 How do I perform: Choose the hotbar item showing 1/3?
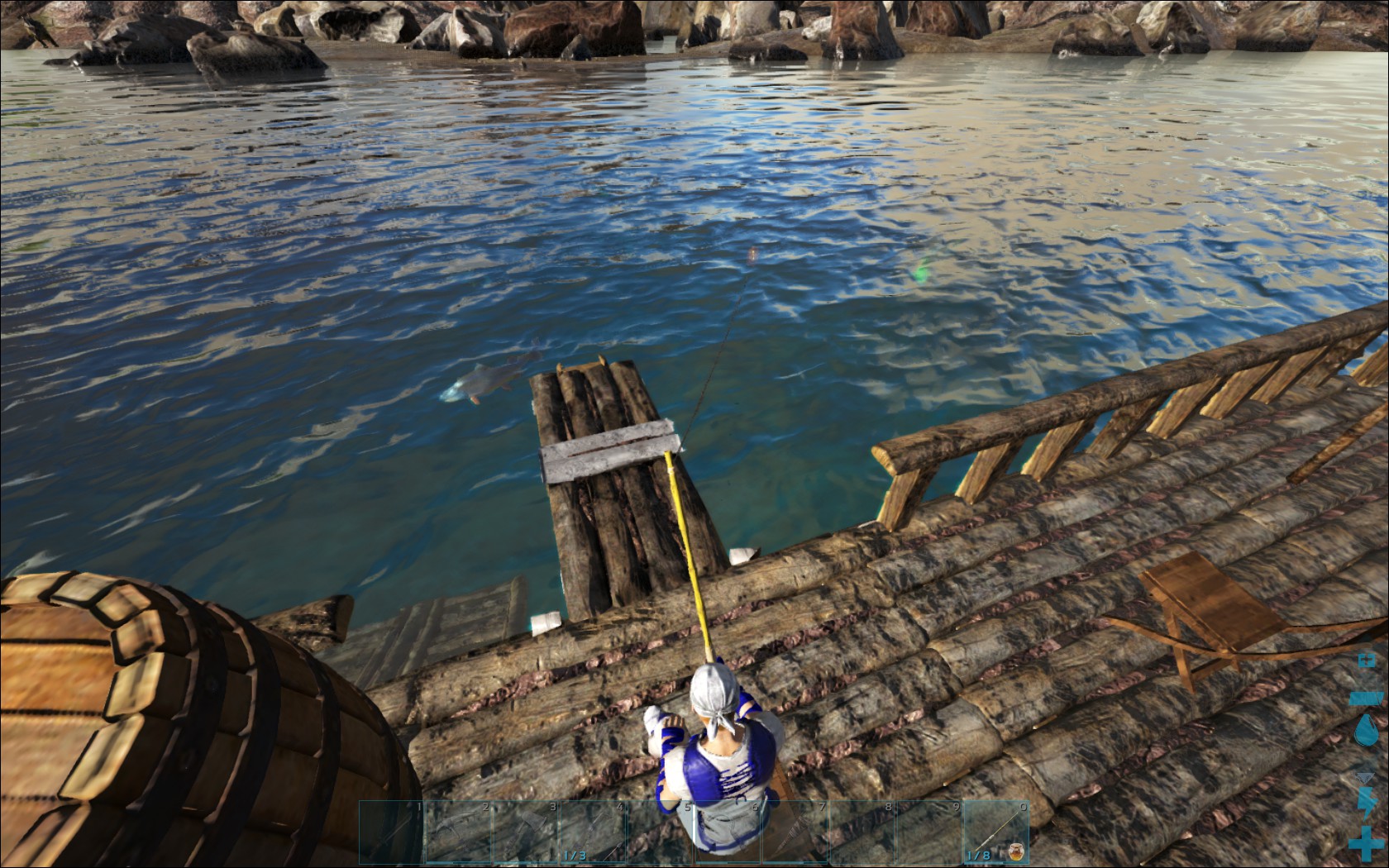[x=593, y=832]
